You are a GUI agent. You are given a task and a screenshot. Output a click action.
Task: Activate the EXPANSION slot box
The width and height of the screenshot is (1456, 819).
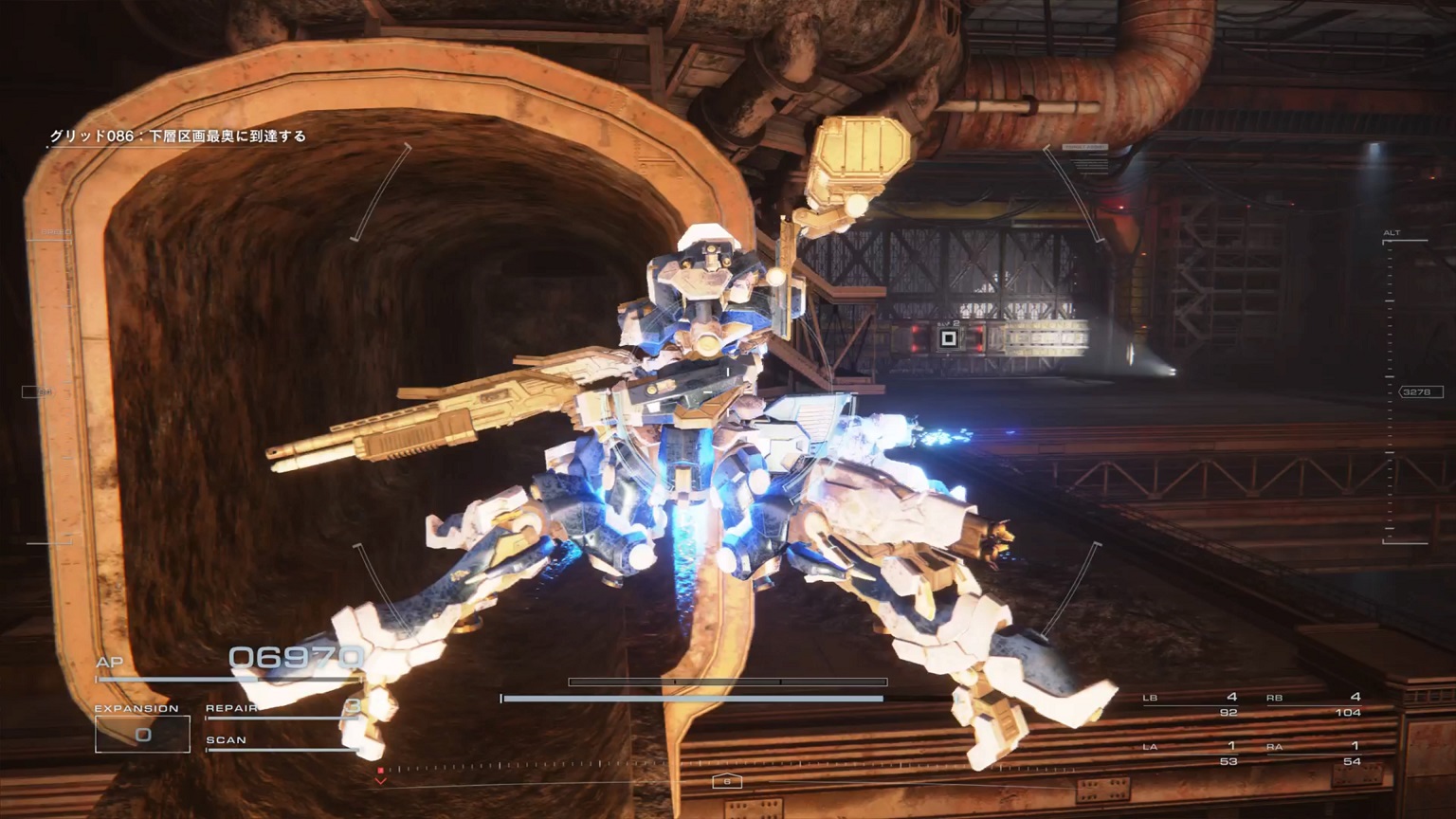click(142, 734)
